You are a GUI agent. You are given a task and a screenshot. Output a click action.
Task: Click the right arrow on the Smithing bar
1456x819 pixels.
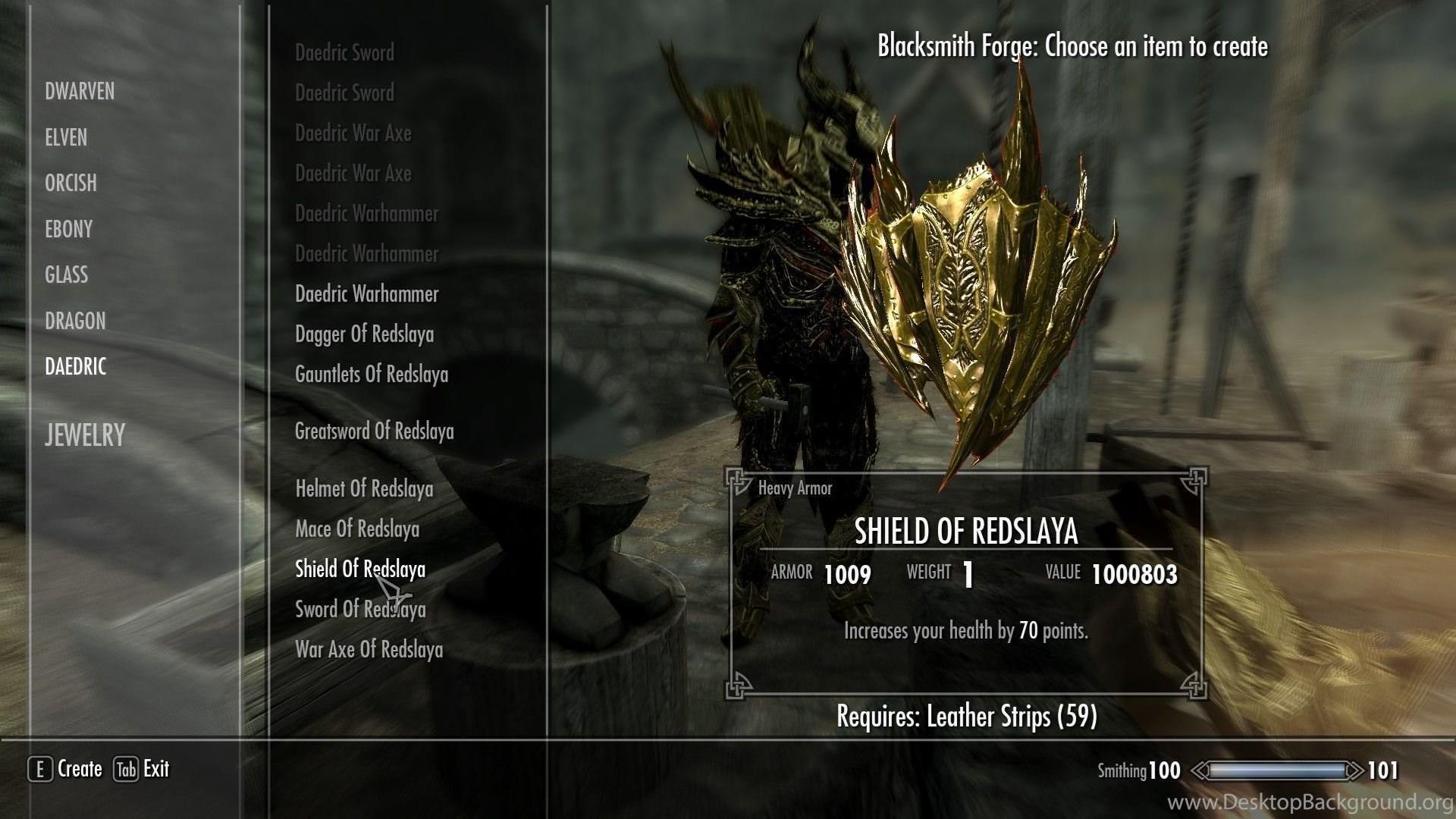click(x=1354, y=770)
